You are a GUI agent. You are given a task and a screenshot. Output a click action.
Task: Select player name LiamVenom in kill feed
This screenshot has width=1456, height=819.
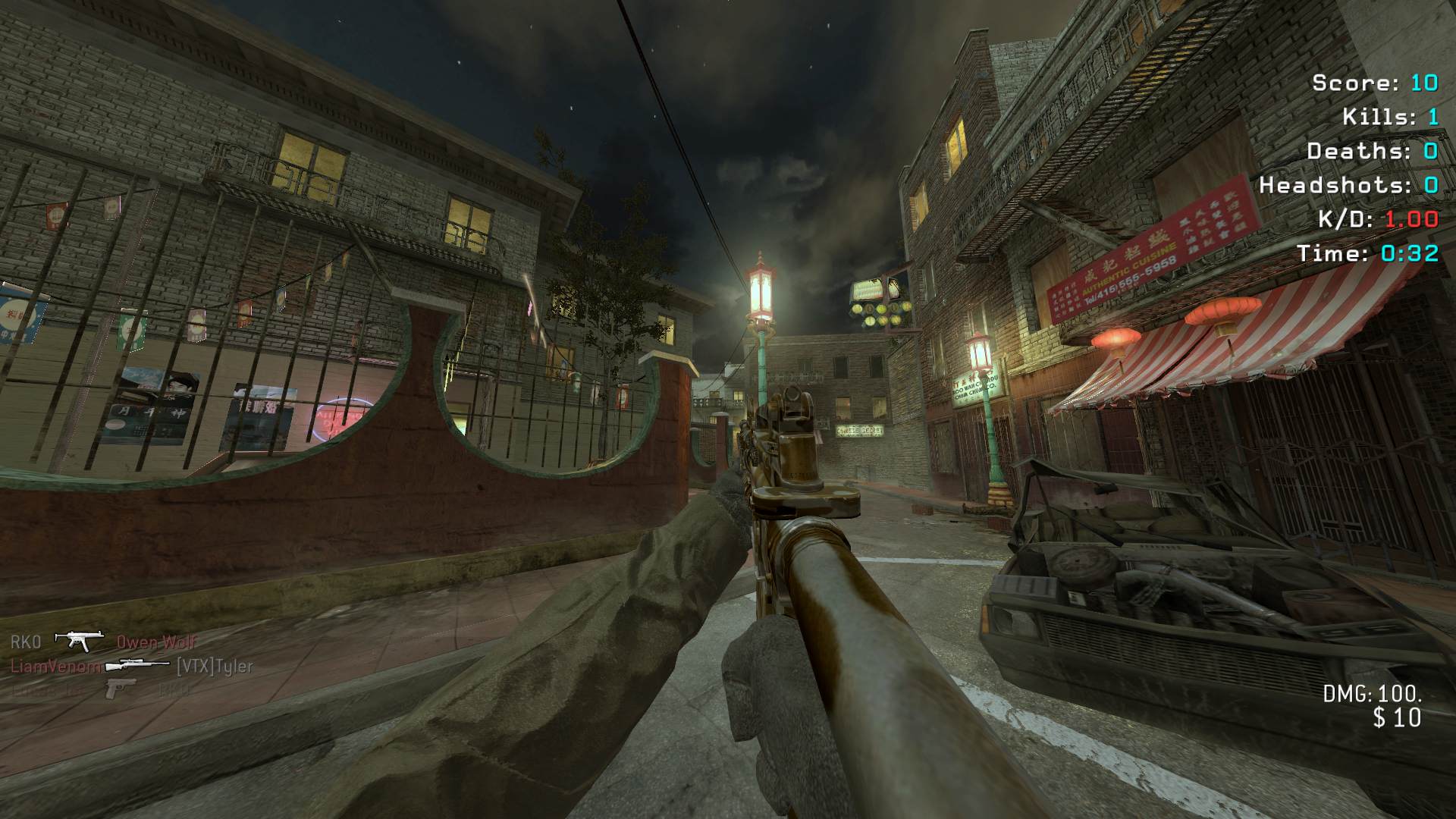coord(55,667)
